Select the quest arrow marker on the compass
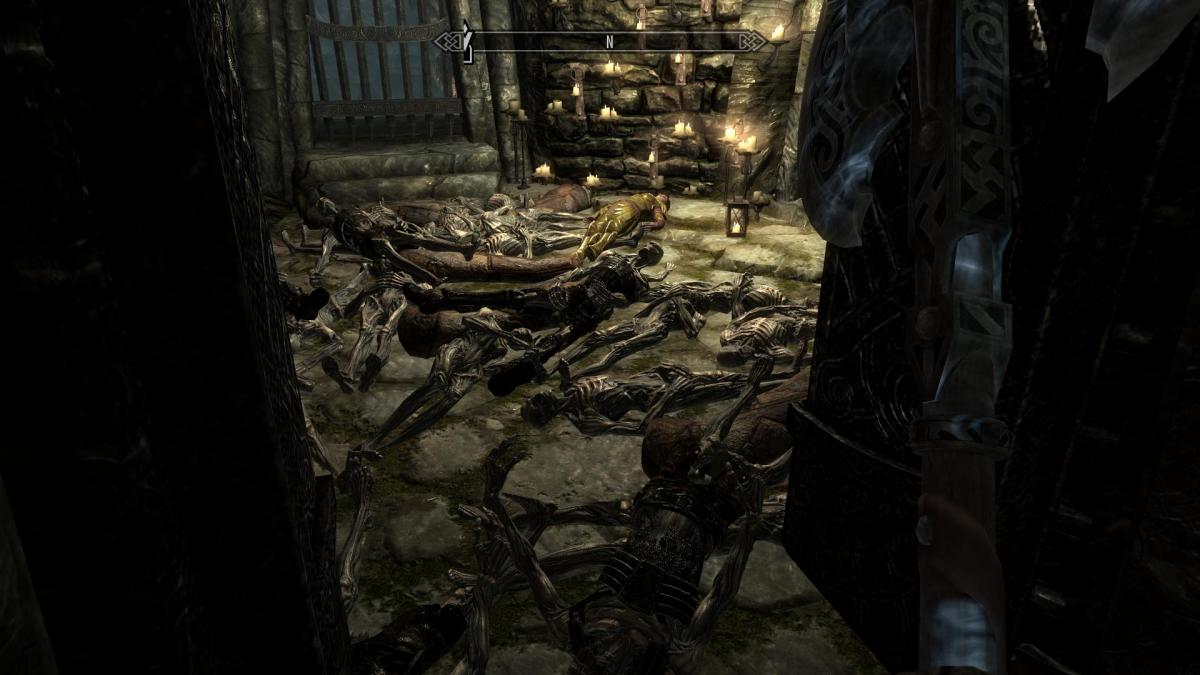This screenshot has height=675, width=1200. (464, 42)
